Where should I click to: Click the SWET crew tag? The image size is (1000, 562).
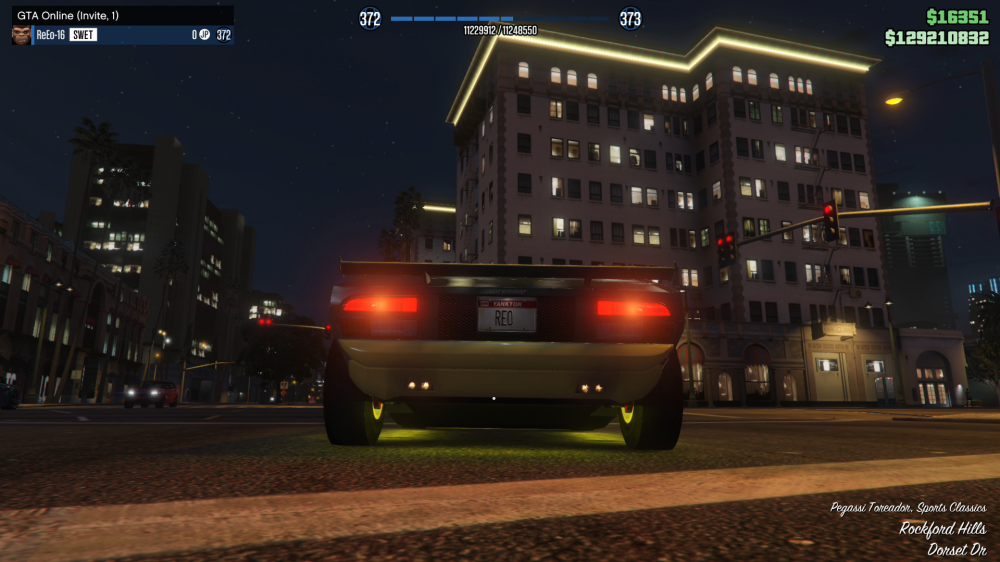coord(83,35)
